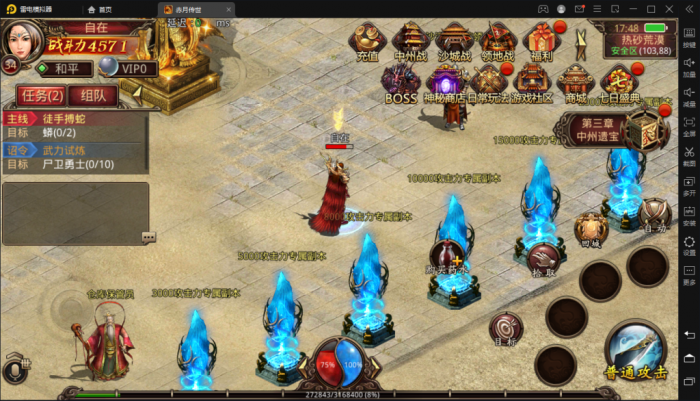Open the 第三章 中州遗宝 chapter banner

(x=599, y=130)
